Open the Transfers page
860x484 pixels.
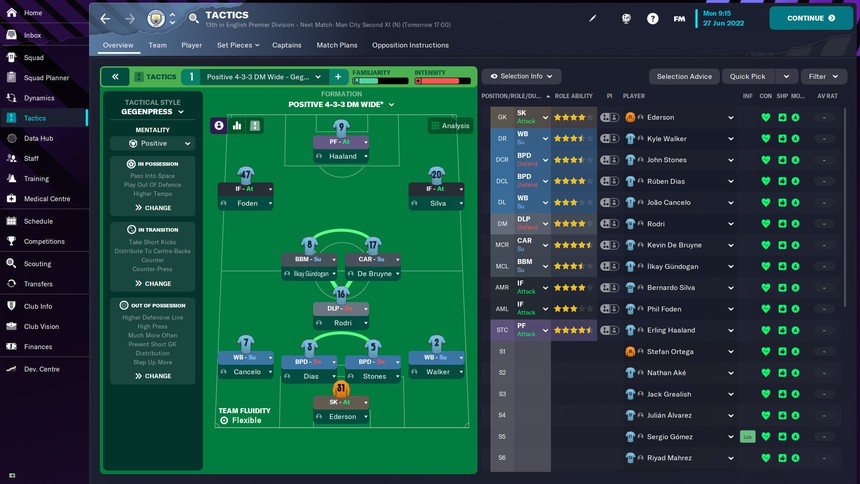coord(38,284)
